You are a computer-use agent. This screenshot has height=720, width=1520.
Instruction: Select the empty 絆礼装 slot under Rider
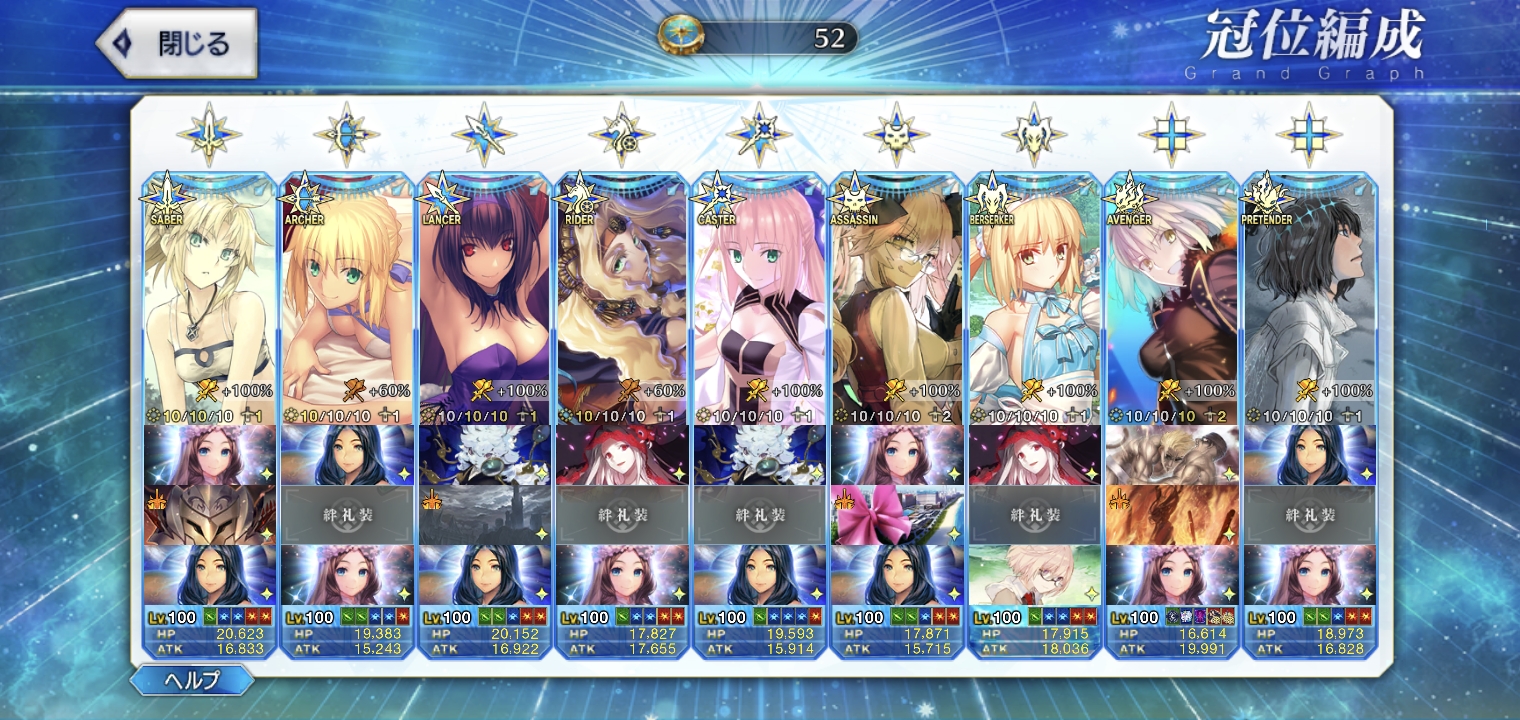(621, 515)
